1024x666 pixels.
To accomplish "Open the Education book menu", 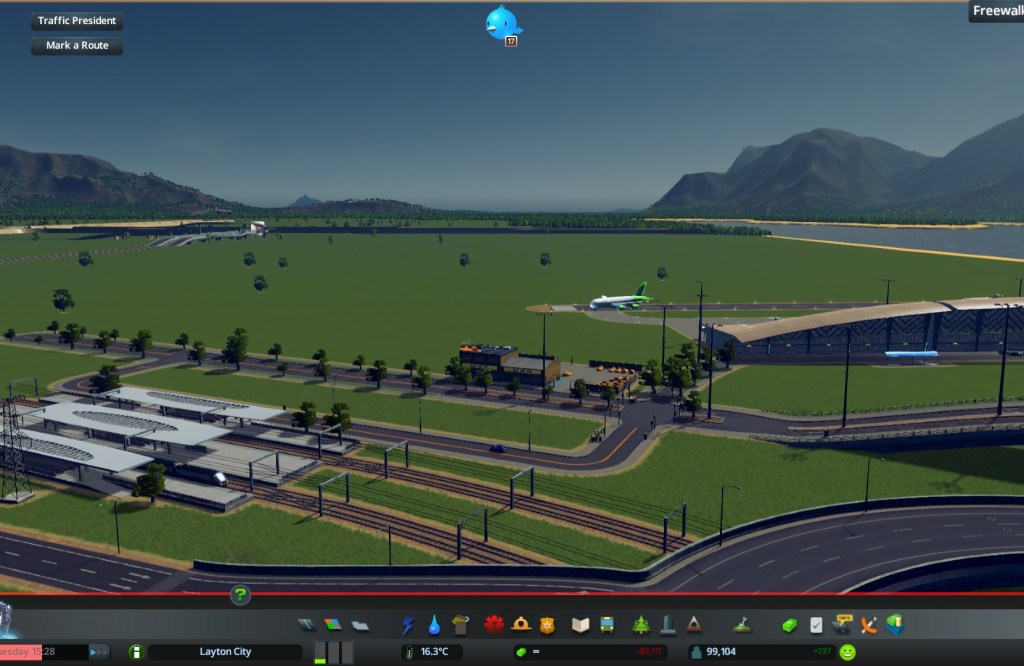I will tap(581, 625).
